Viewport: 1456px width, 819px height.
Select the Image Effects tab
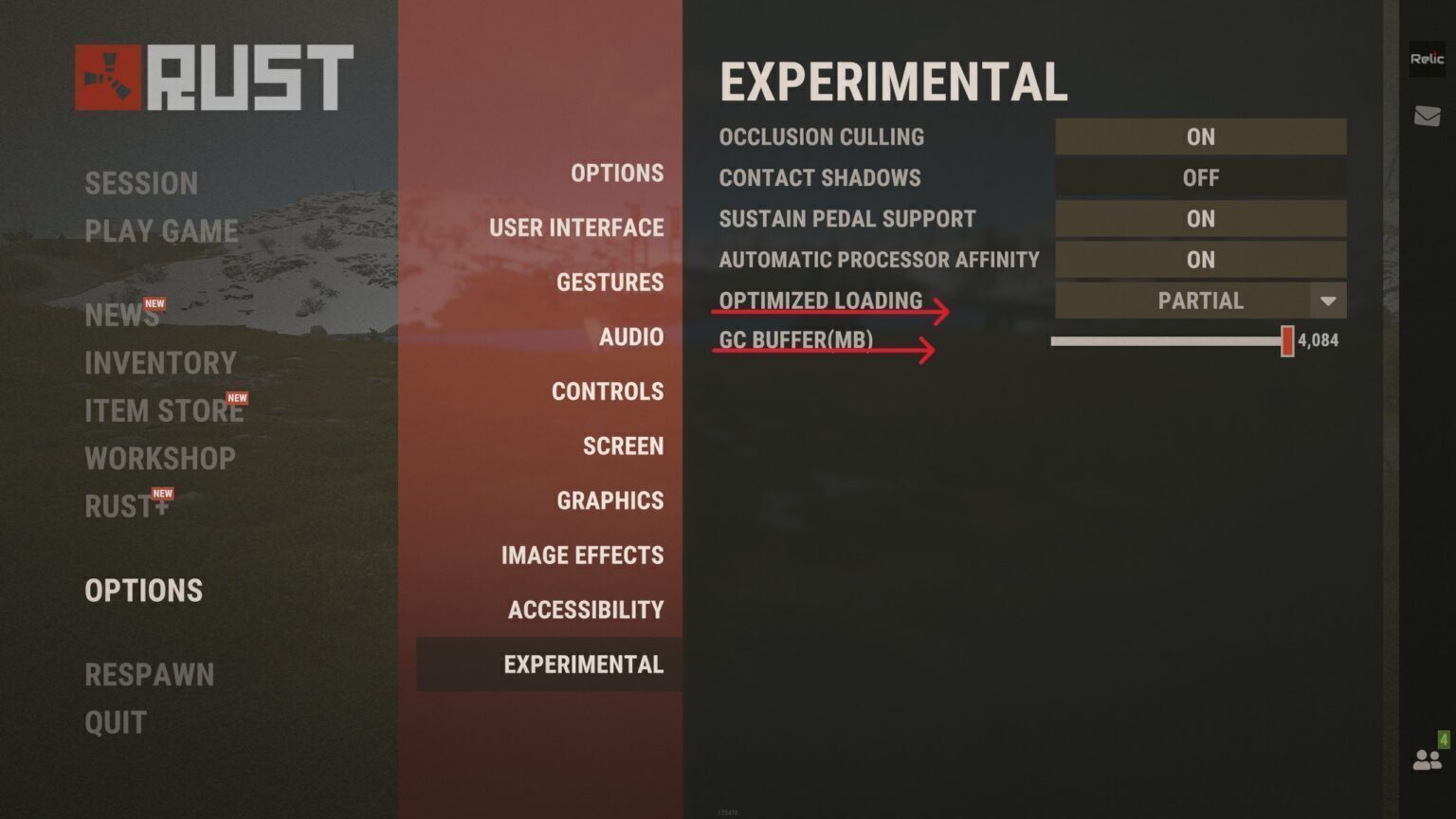pos(582,555)
